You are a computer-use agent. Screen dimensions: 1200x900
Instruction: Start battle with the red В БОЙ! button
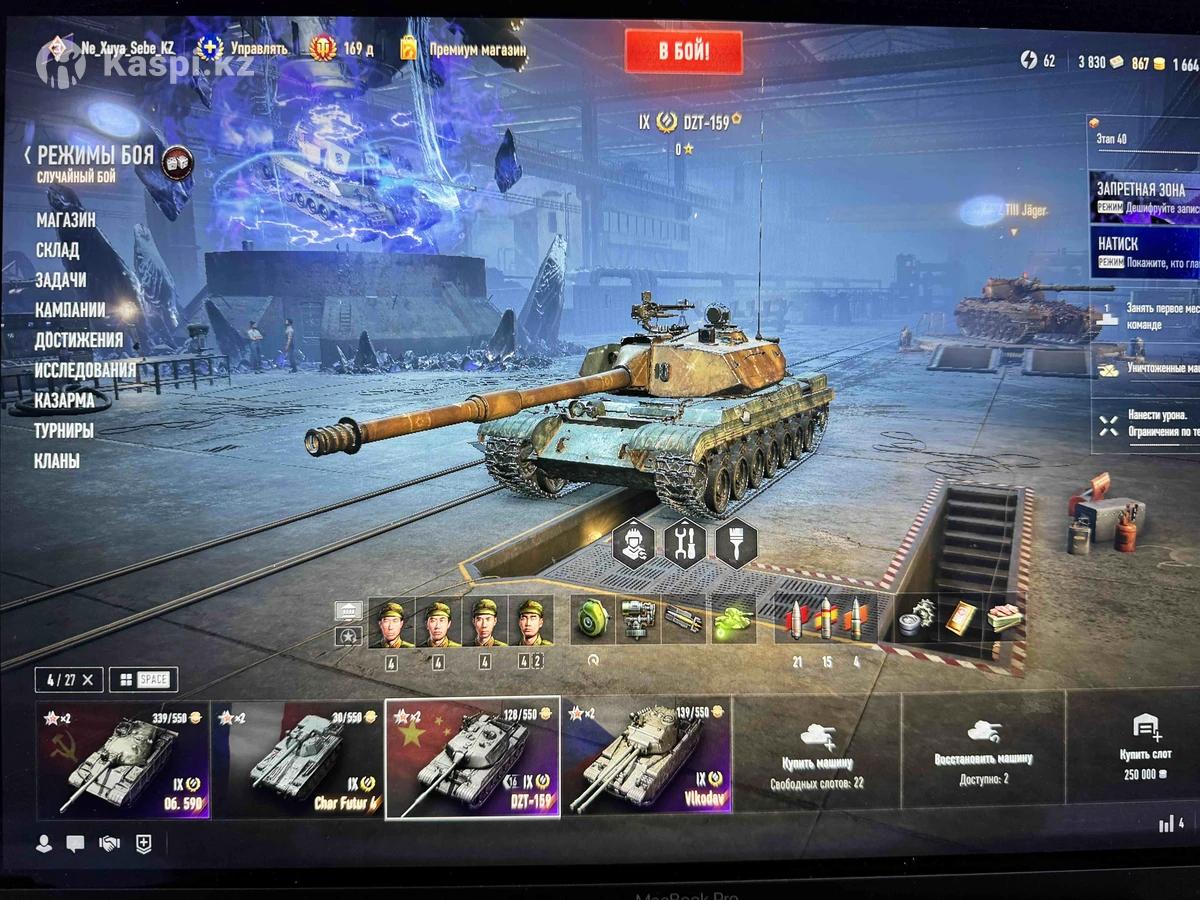click(684, 52)
